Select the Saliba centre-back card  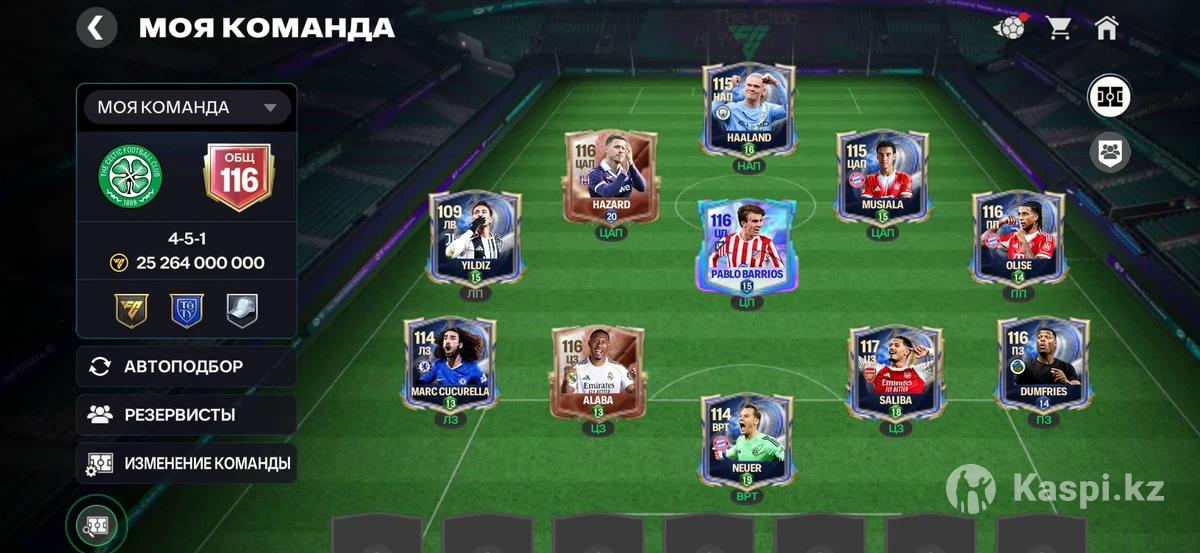896,369
